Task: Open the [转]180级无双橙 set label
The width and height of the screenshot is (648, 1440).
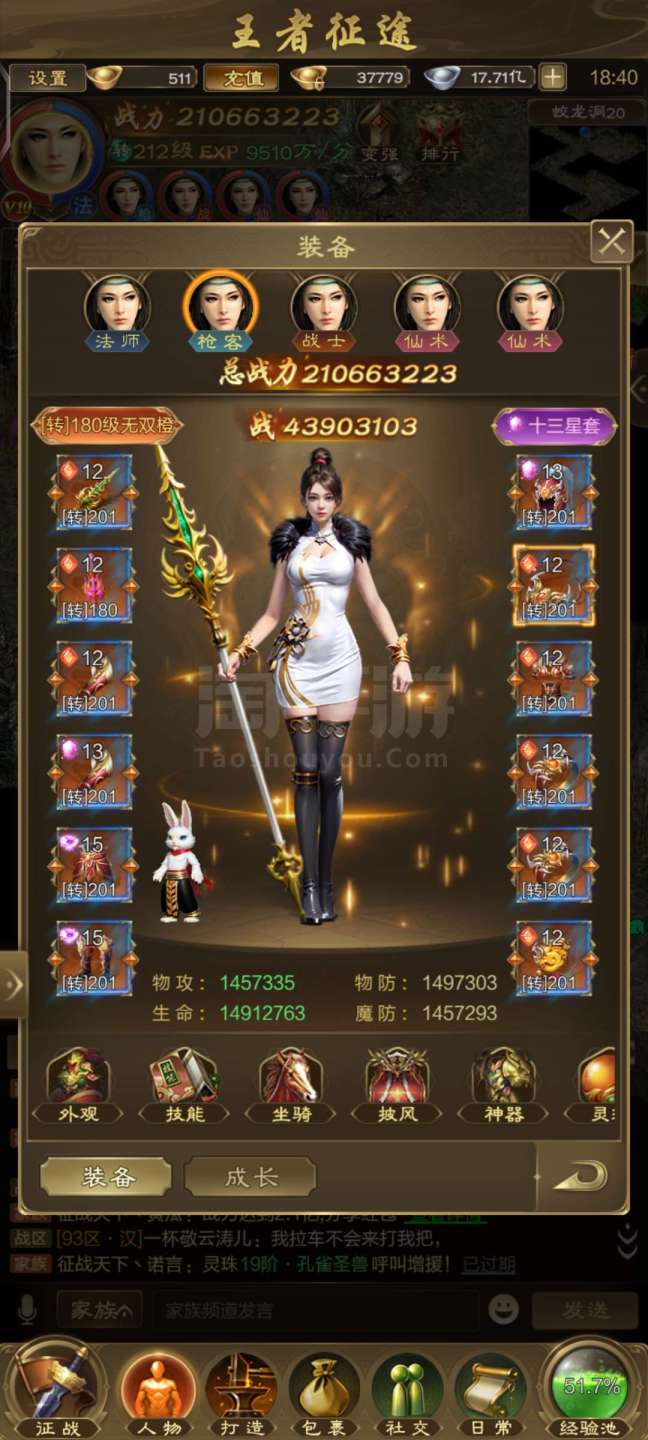Action: (108, 425)
